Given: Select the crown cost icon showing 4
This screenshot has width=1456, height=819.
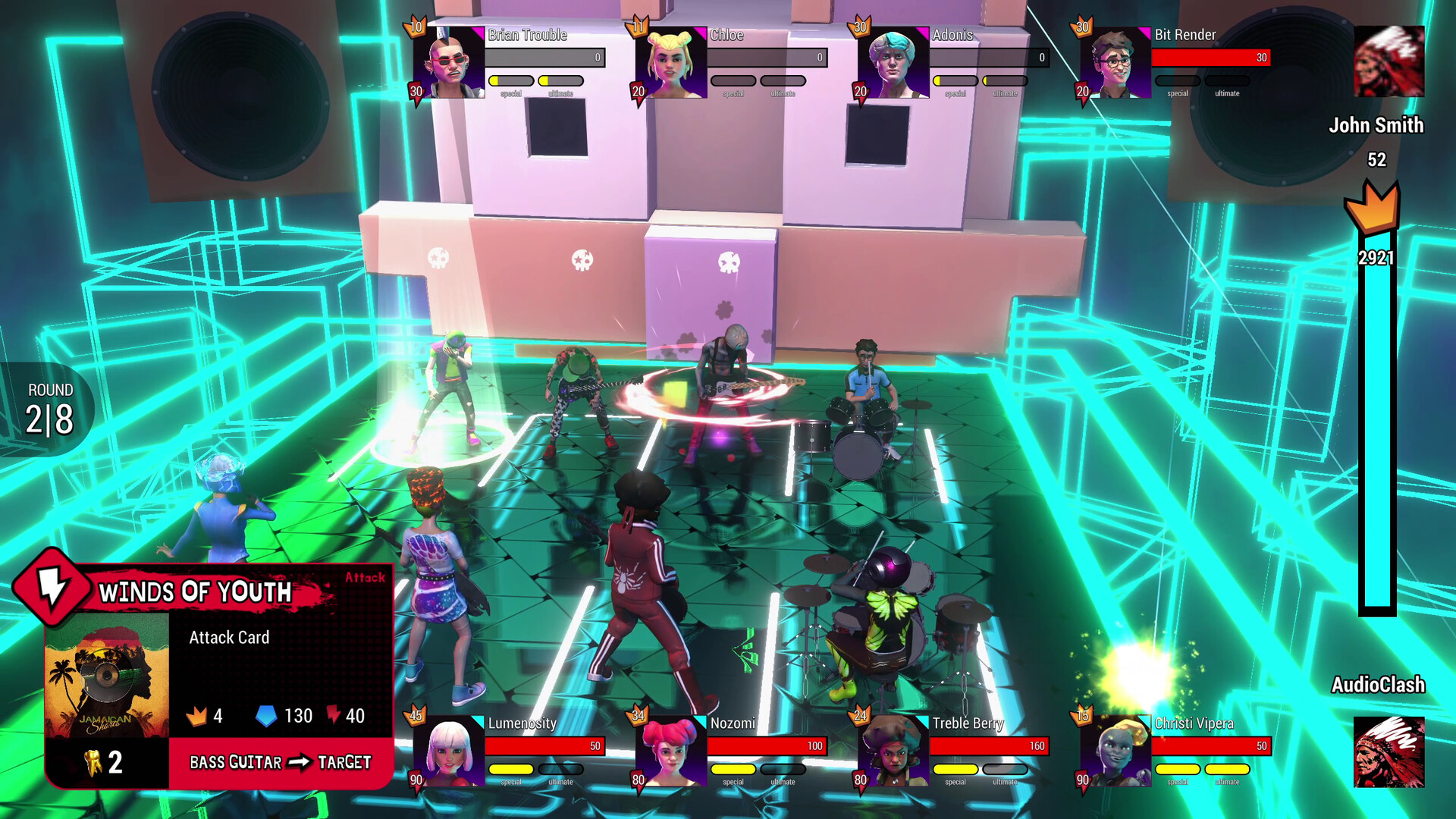Looking at the screenshot, I should coord(199,716).
